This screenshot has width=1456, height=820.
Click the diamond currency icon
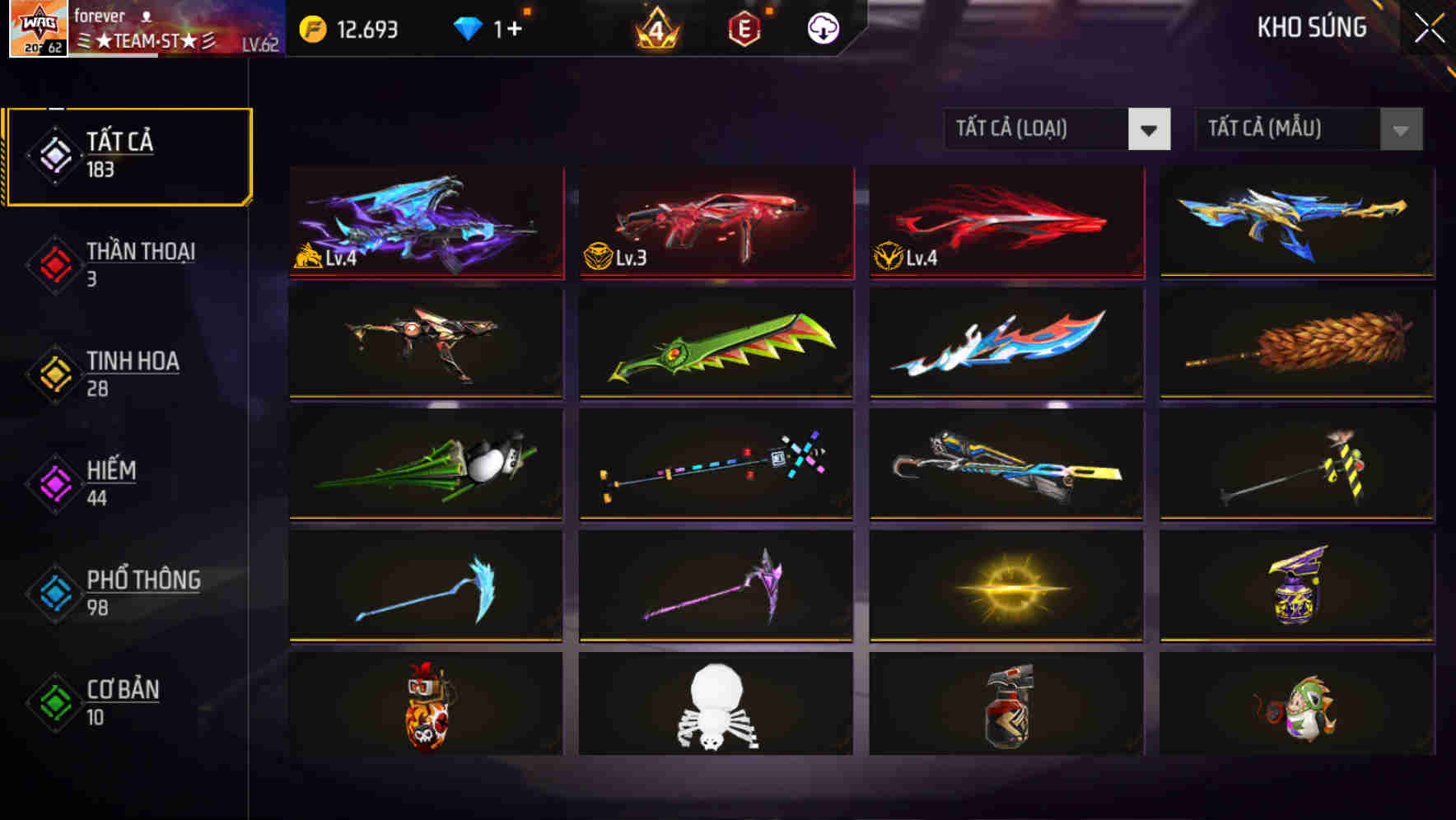(469, 27)
